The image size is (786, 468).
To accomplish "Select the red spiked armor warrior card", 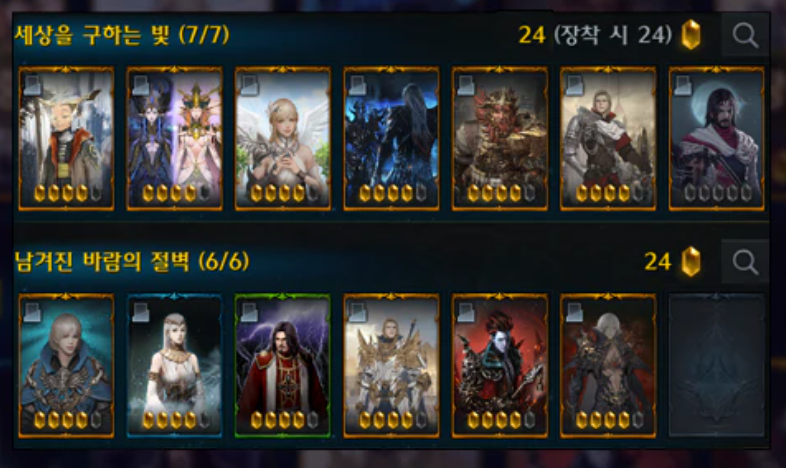I will pyautogui.click(x=499, y=138).
